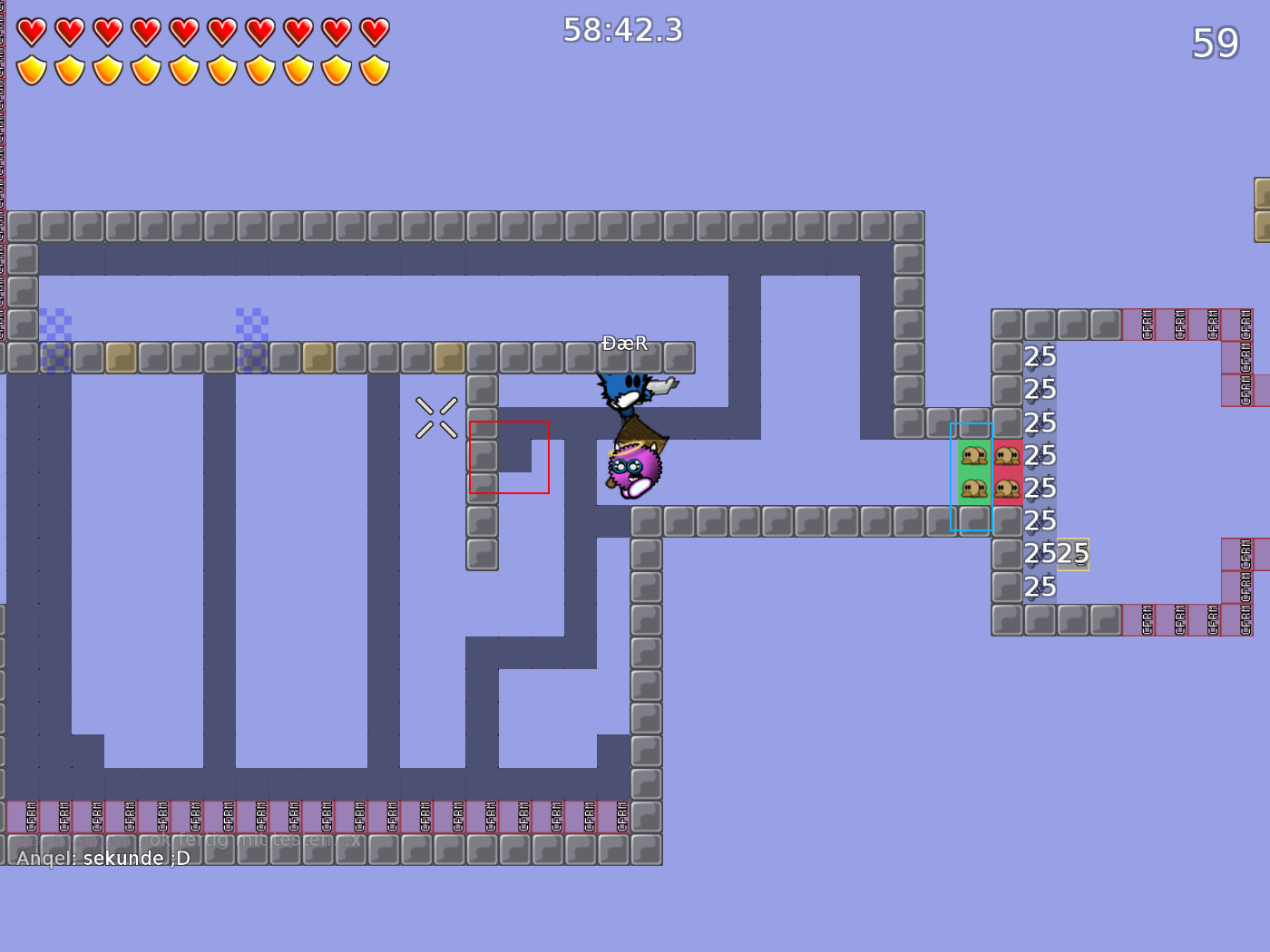Open the highlighted 25 counter box
This screenshot has width=1270, height=952.
(x=1074, y=553)
